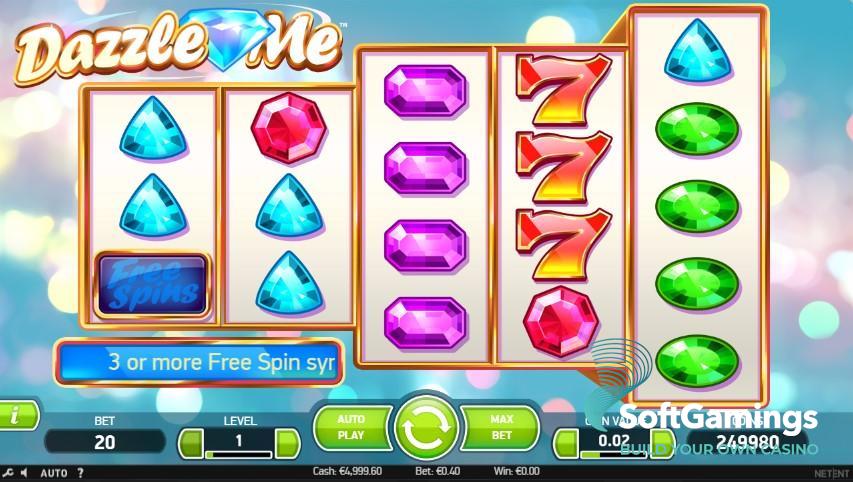Open the green info paytable button
The width and height of the screenshot is (853, 482).
click(16, 413)
